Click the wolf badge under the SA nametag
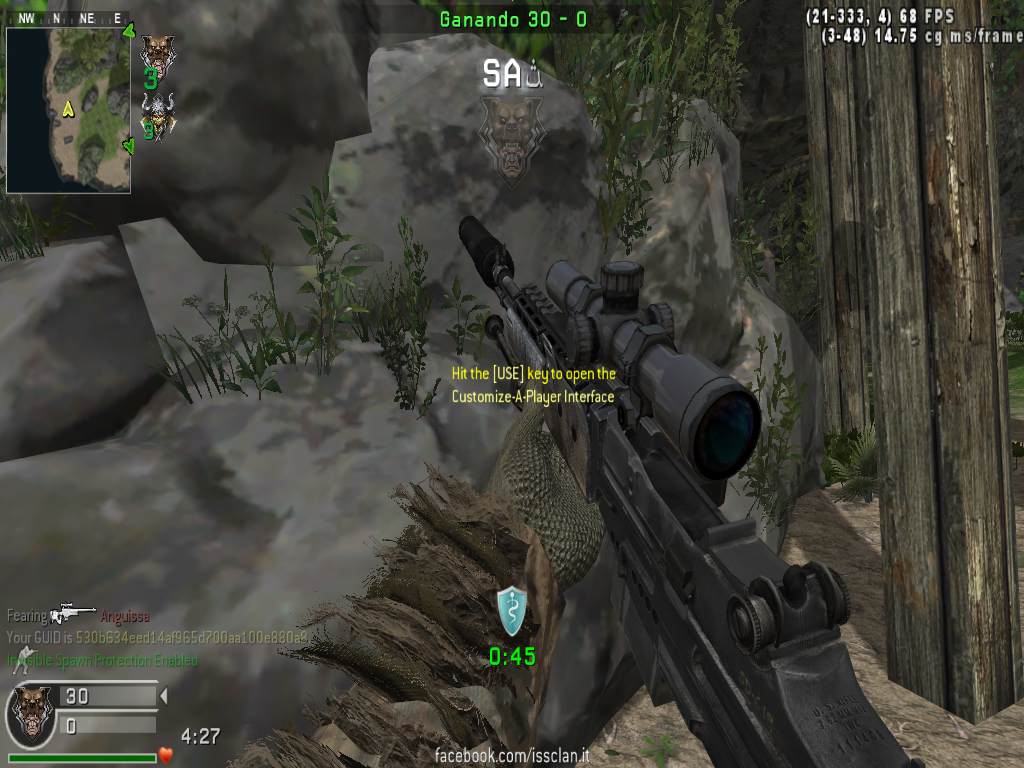The width and height of the screenshot is (1024, 768). pos(510,138)
